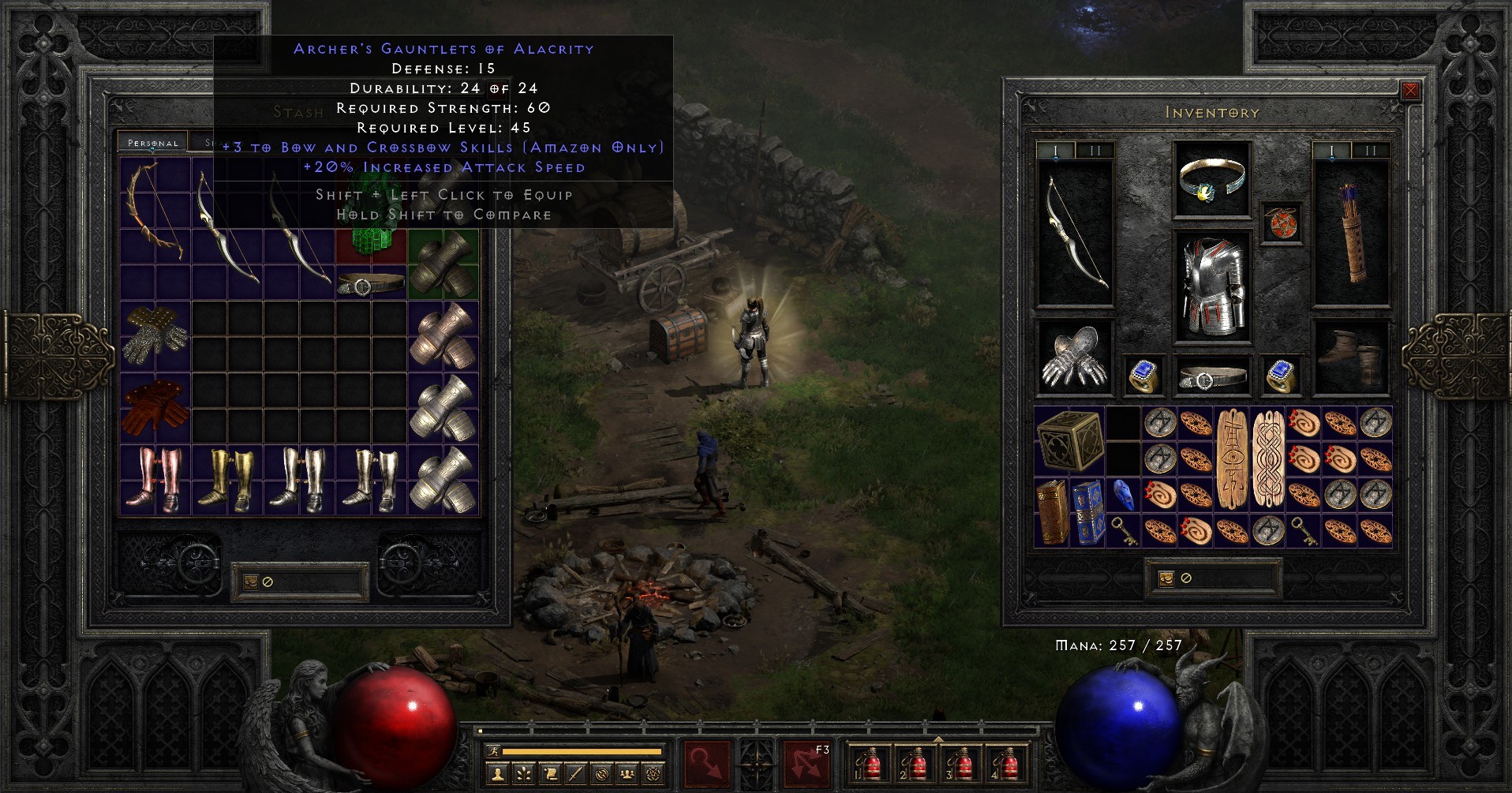
Task: Open the Skill Tree icon
Action: (523, 774)
